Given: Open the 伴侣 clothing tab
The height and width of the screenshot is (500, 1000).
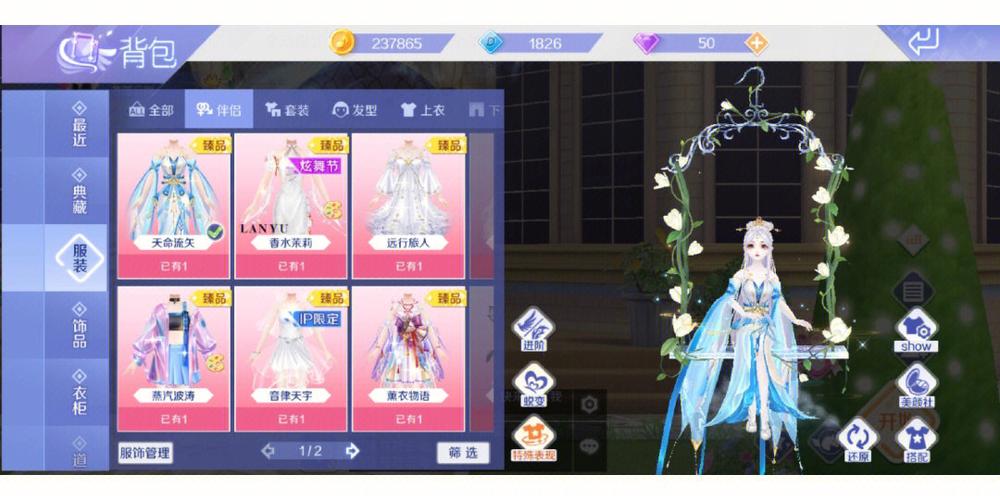Looking at the screenshot, I should click(x=211, y=110).
